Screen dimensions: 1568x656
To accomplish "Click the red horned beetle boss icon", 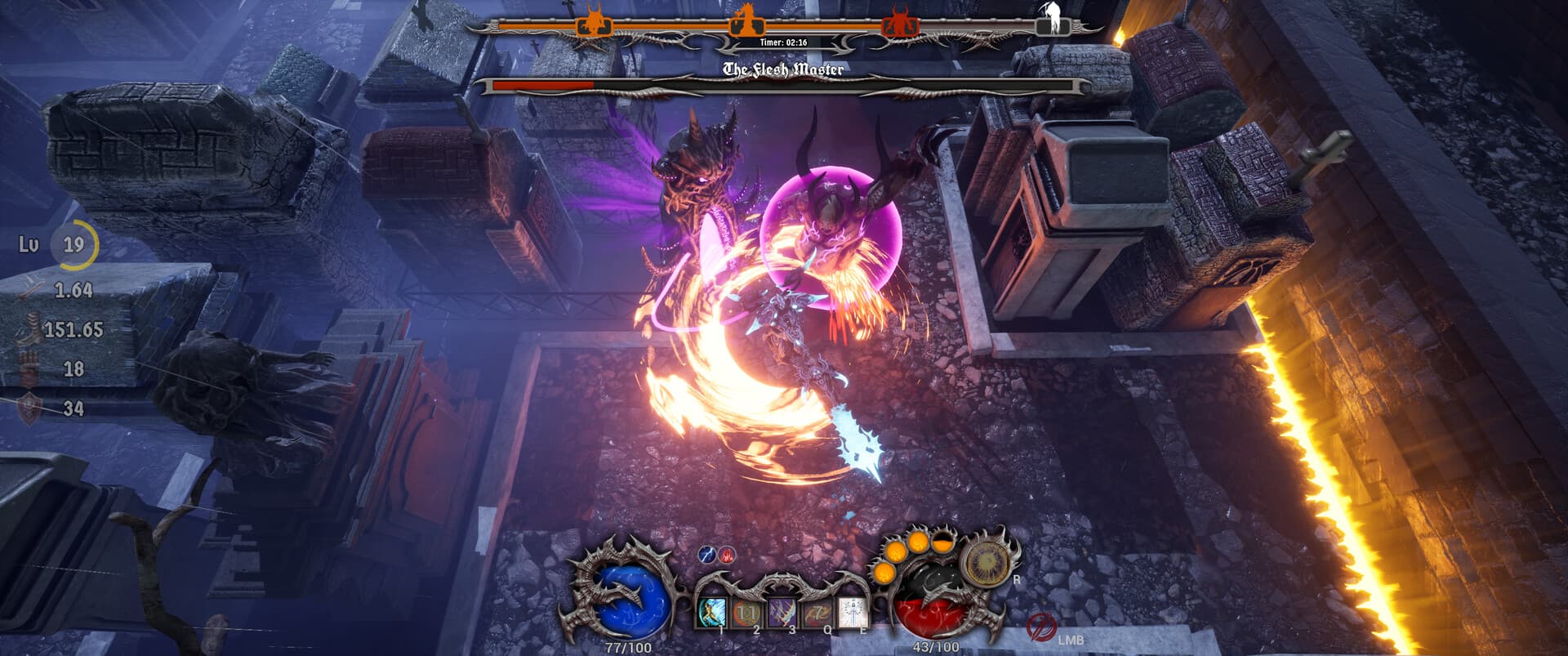I will pyautogui.click(x=900, y=23).
